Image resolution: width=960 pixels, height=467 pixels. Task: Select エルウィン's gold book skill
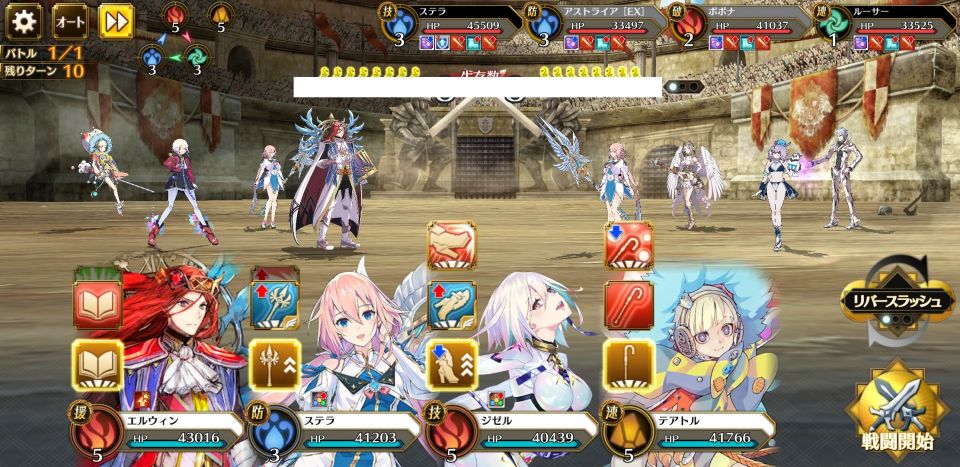97,364
